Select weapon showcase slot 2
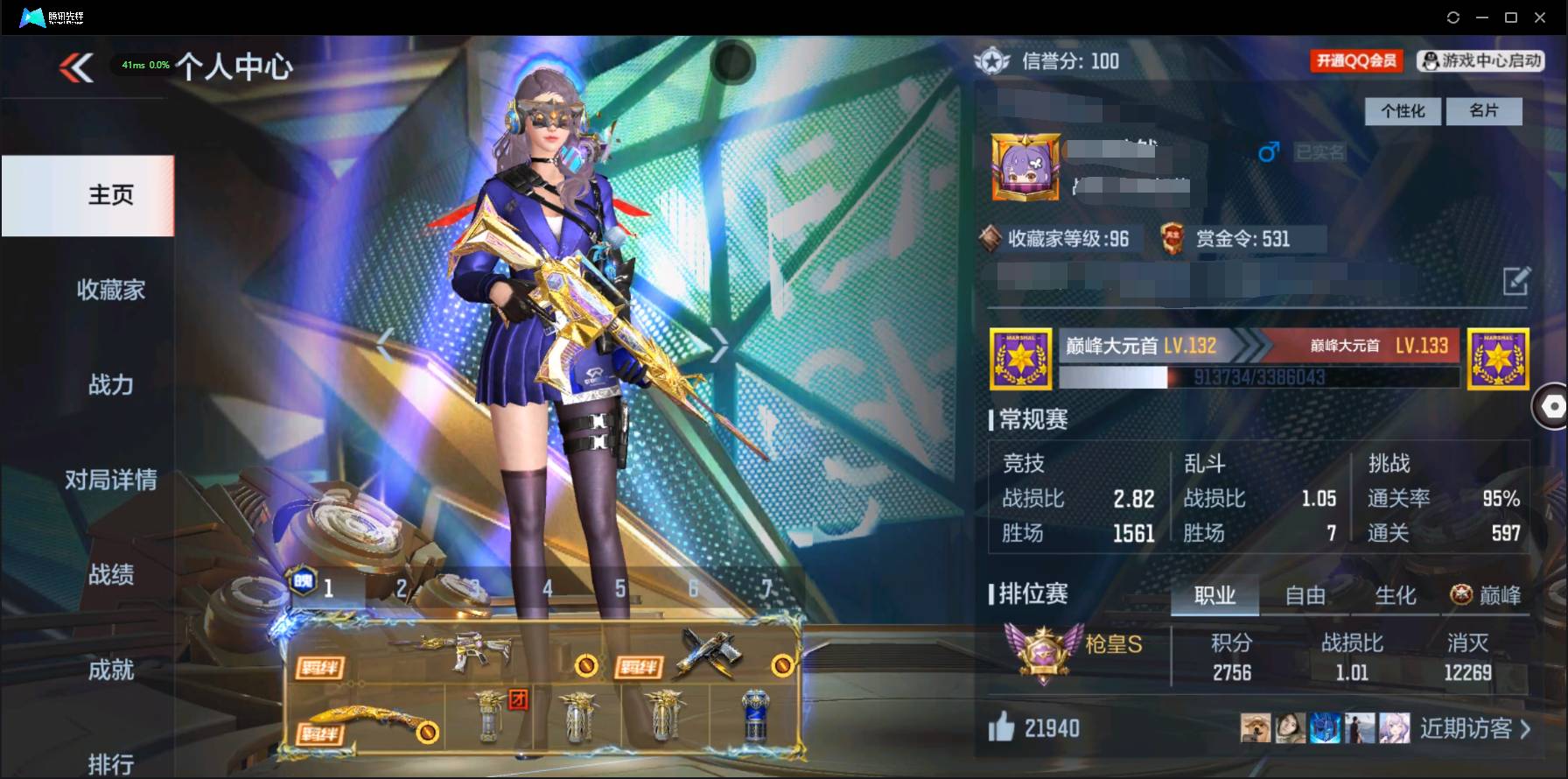Screen dimensions: 1568x779 400,589
